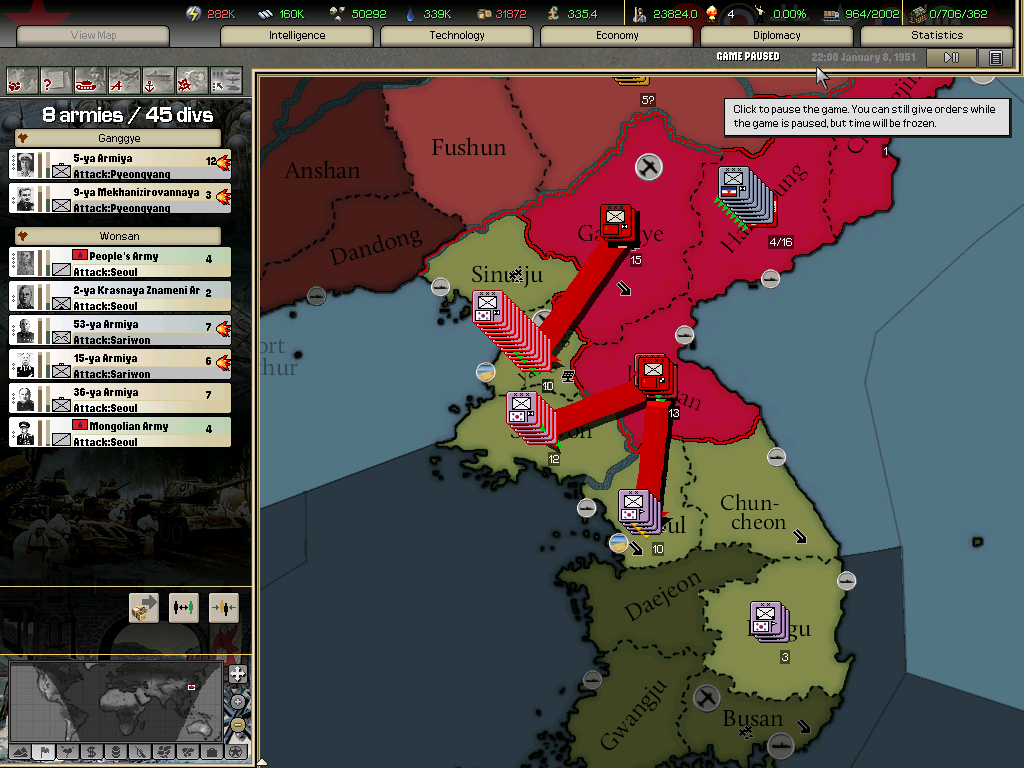1024x768 pixels.
Task: Choose the People's Army row
Action: tap(120, 262)
